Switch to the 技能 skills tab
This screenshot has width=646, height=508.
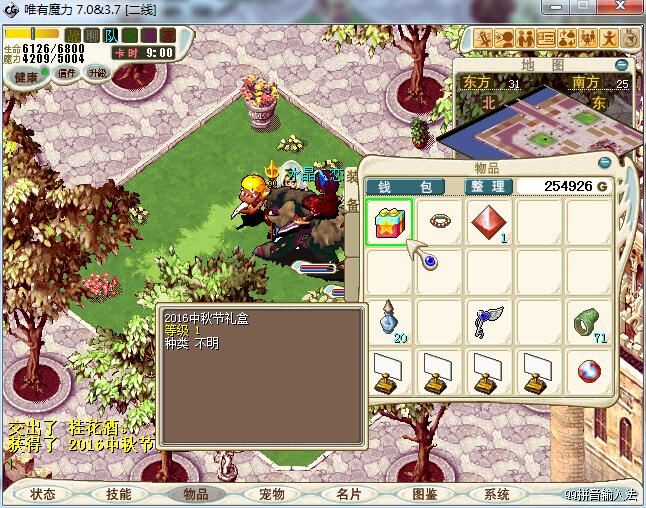[118, 494]
